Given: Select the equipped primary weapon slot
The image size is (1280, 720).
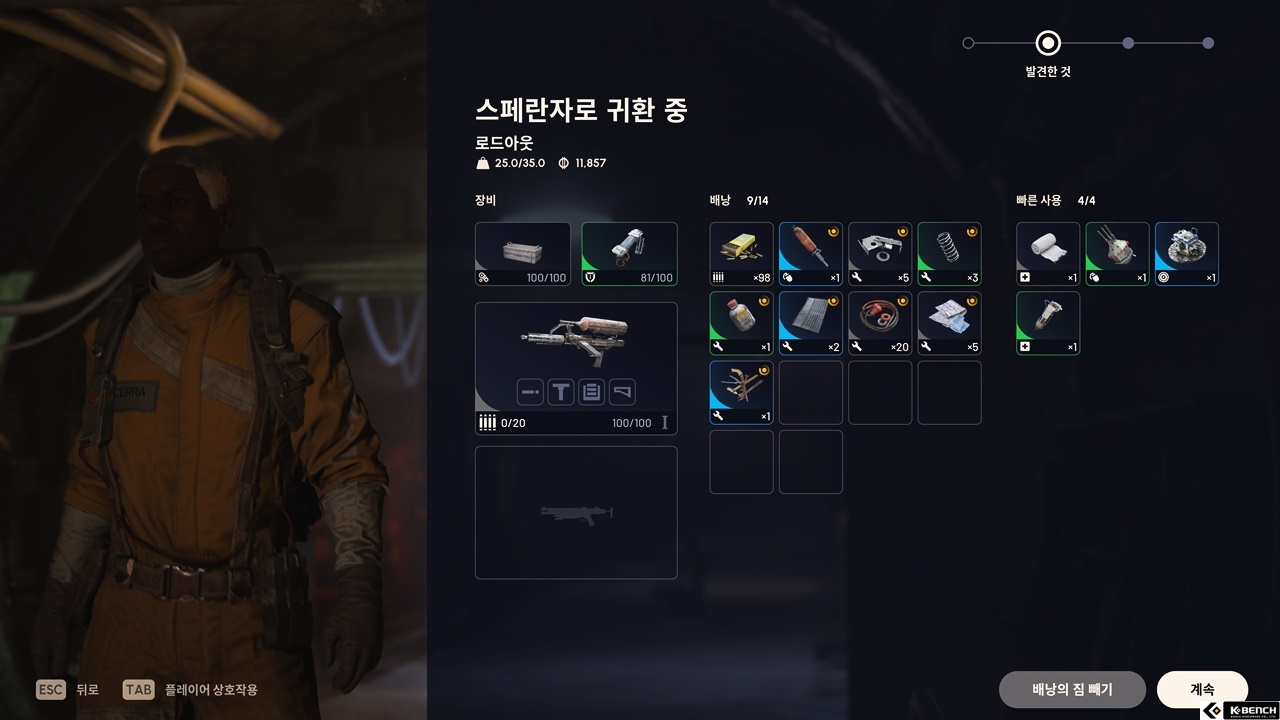Looking at the screenshot, I should pyautogui.click(x=576, y=340).
